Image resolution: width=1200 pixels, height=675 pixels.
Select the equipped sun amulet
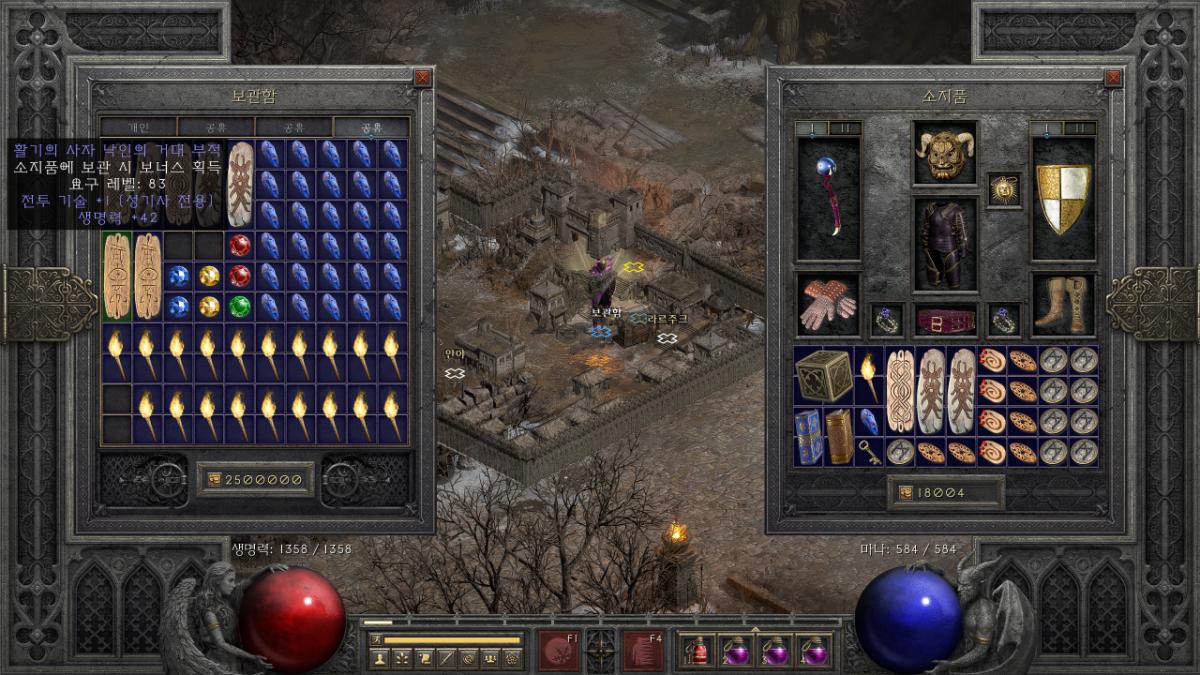(x=1004, y=189)
